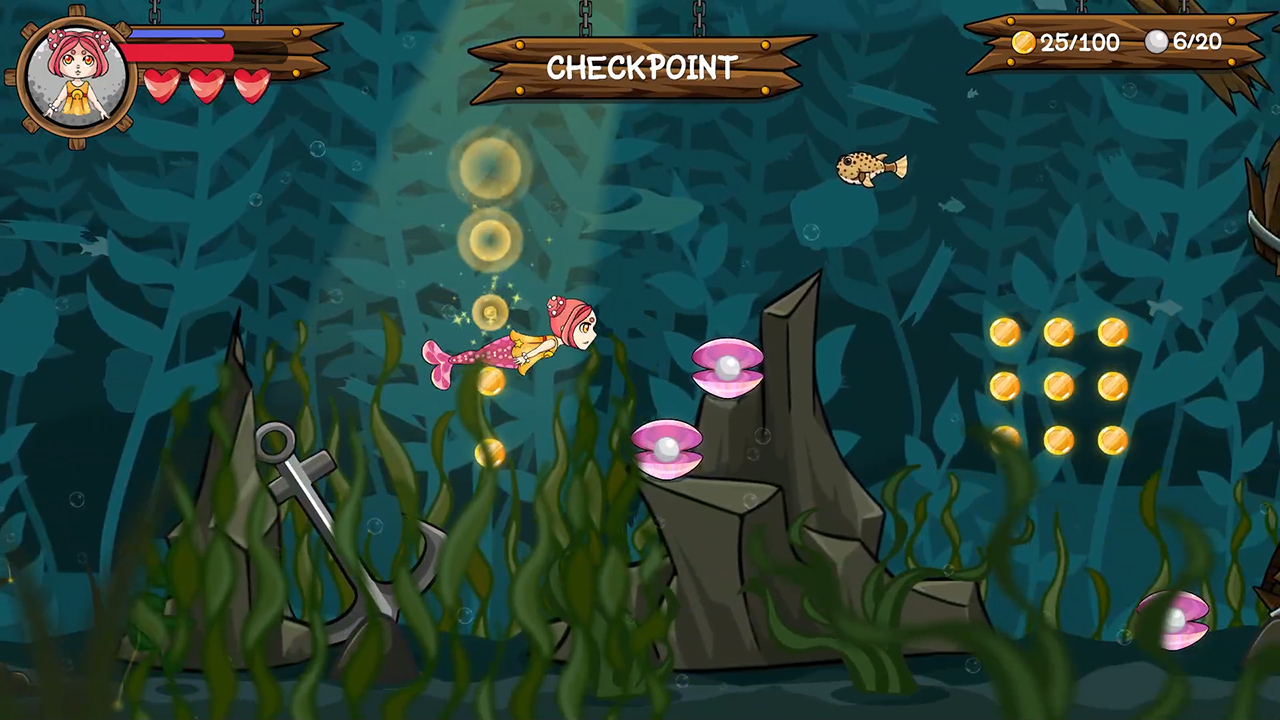1280x720 pixels.
Task: Click the coin counter icon showing 25/100
Action: (x=1023, y=42)
